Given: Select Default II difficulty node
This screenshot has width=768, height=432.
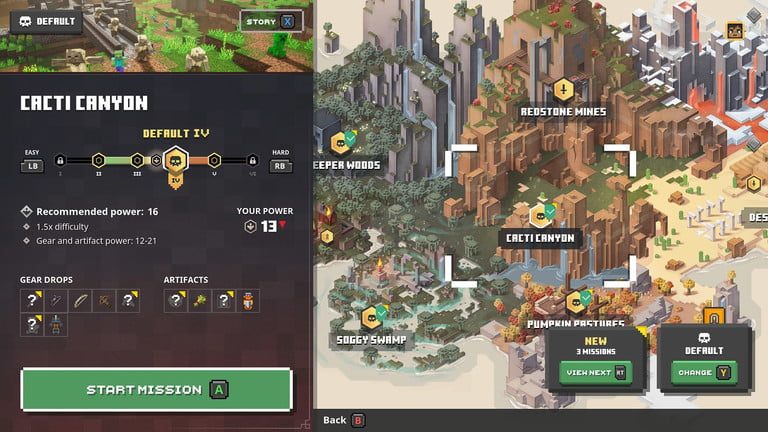Looking at the screenshot, I should pos(99,160).
